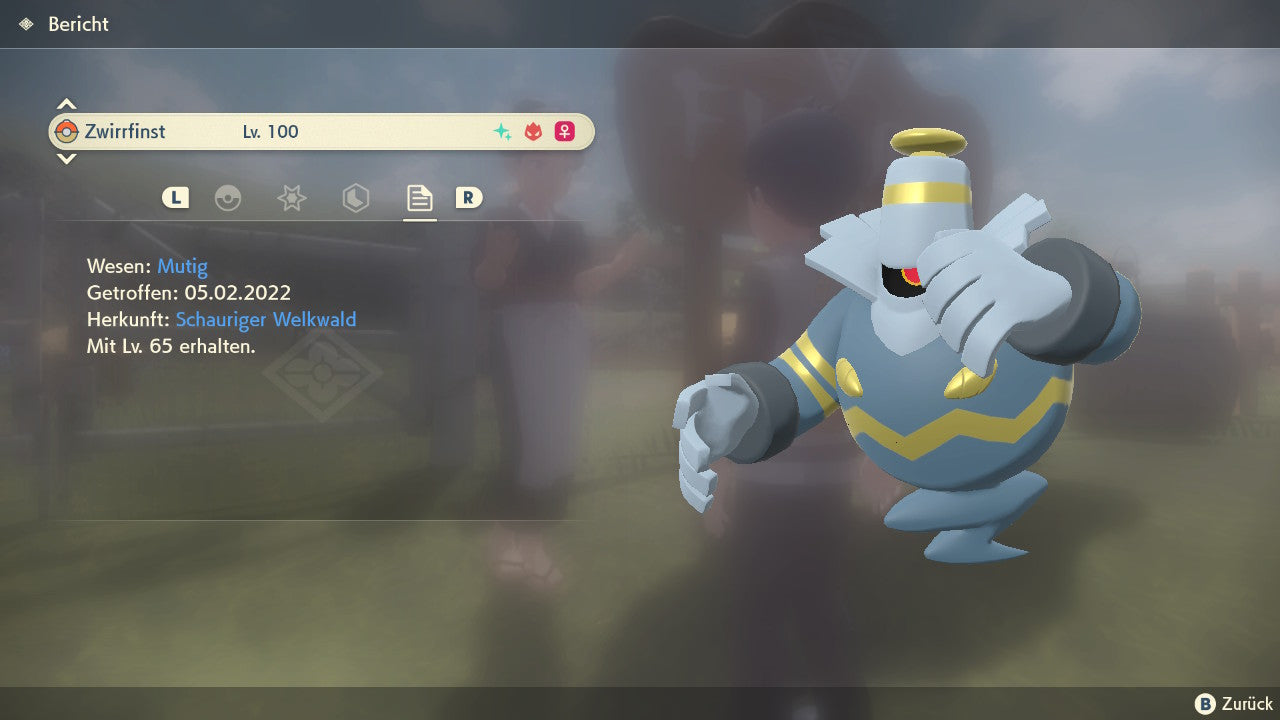Select the Bericht document tab
Screen dimensions: 1280x720
point(419,198)
